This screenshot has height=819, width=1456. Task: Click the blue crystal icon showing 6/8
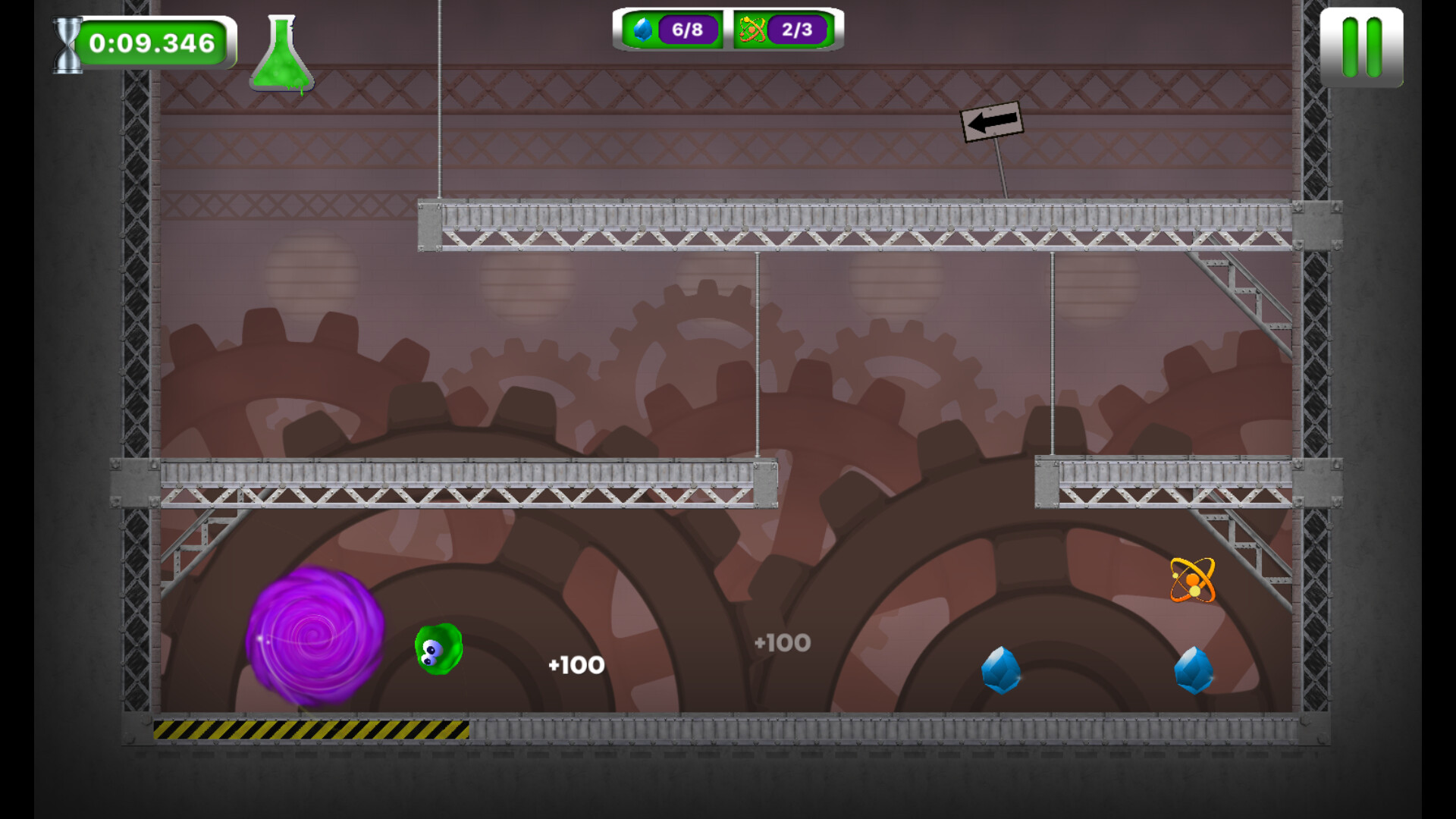coord(642,30)
